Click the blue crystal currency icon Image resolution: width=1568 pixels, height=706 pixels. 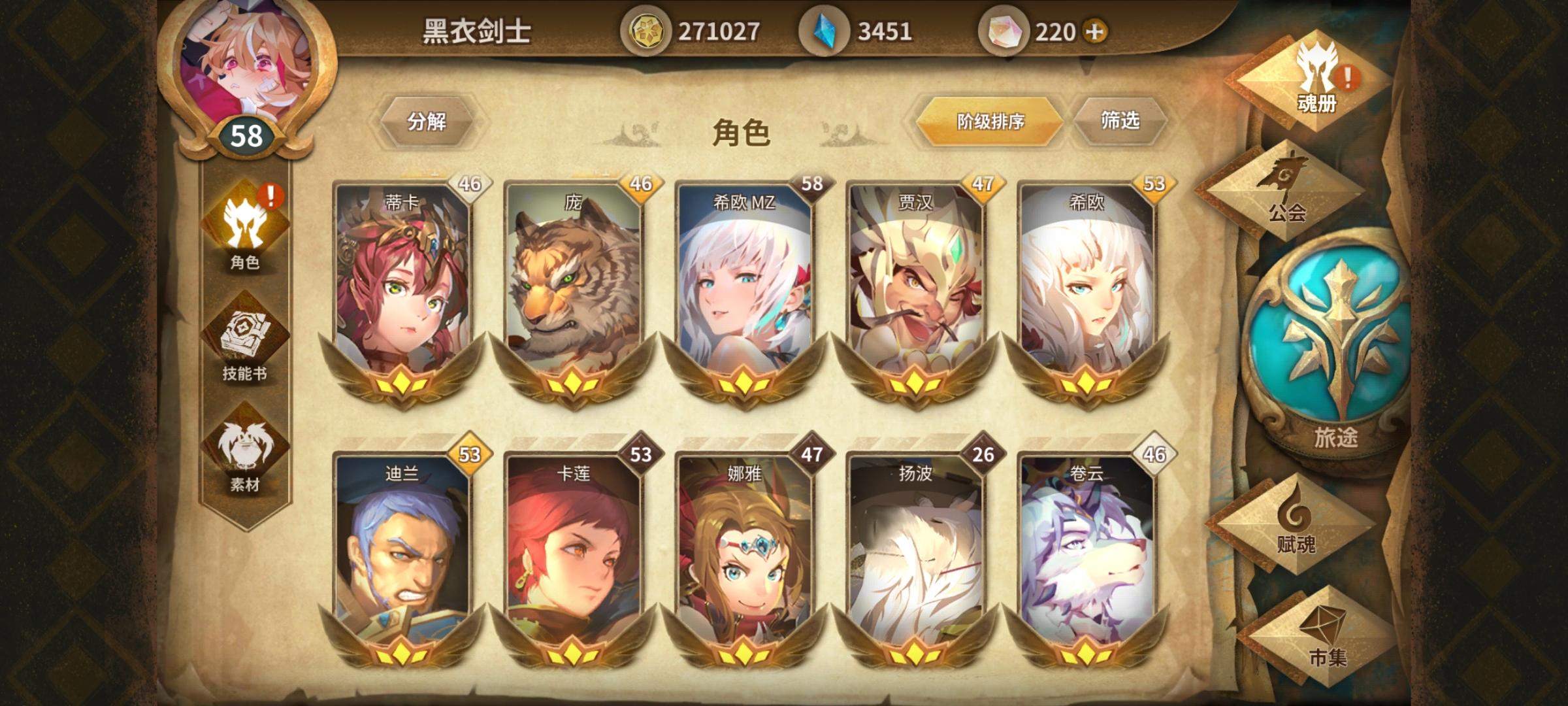point(825,29)
